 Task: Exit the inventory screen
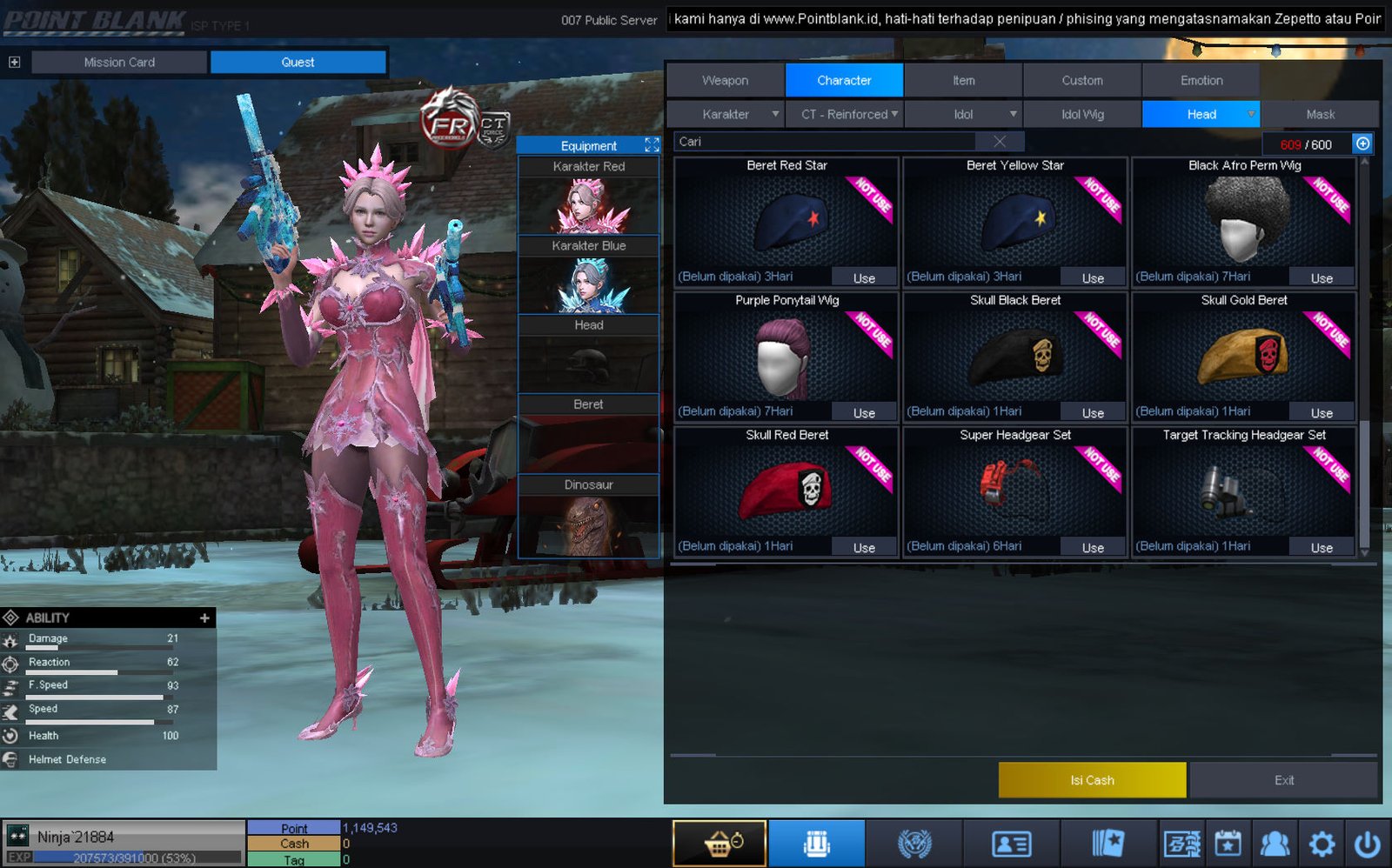tap(1283, 780)
